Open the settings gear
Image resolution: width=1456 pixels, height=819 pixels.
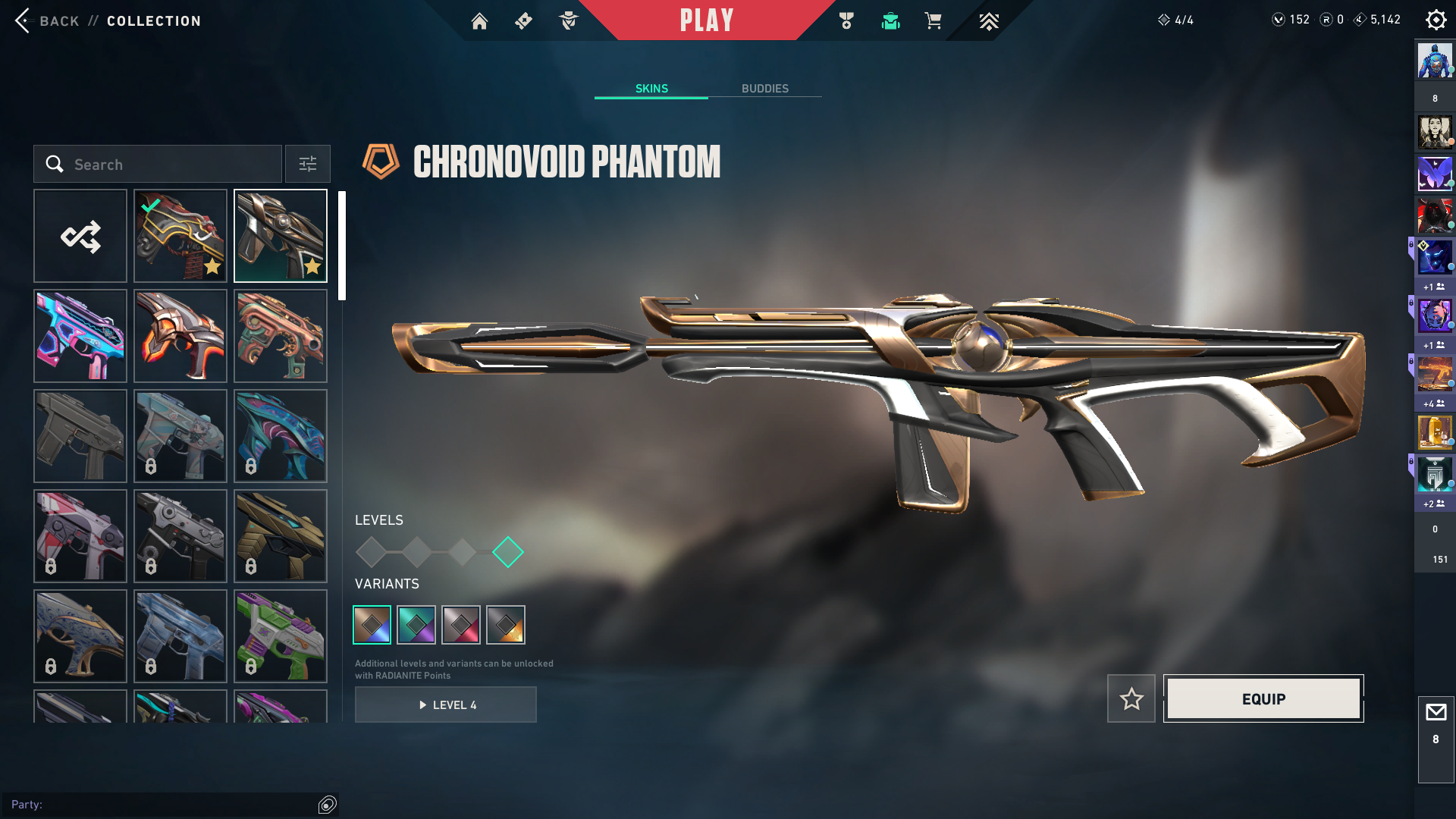point(1436,20)
